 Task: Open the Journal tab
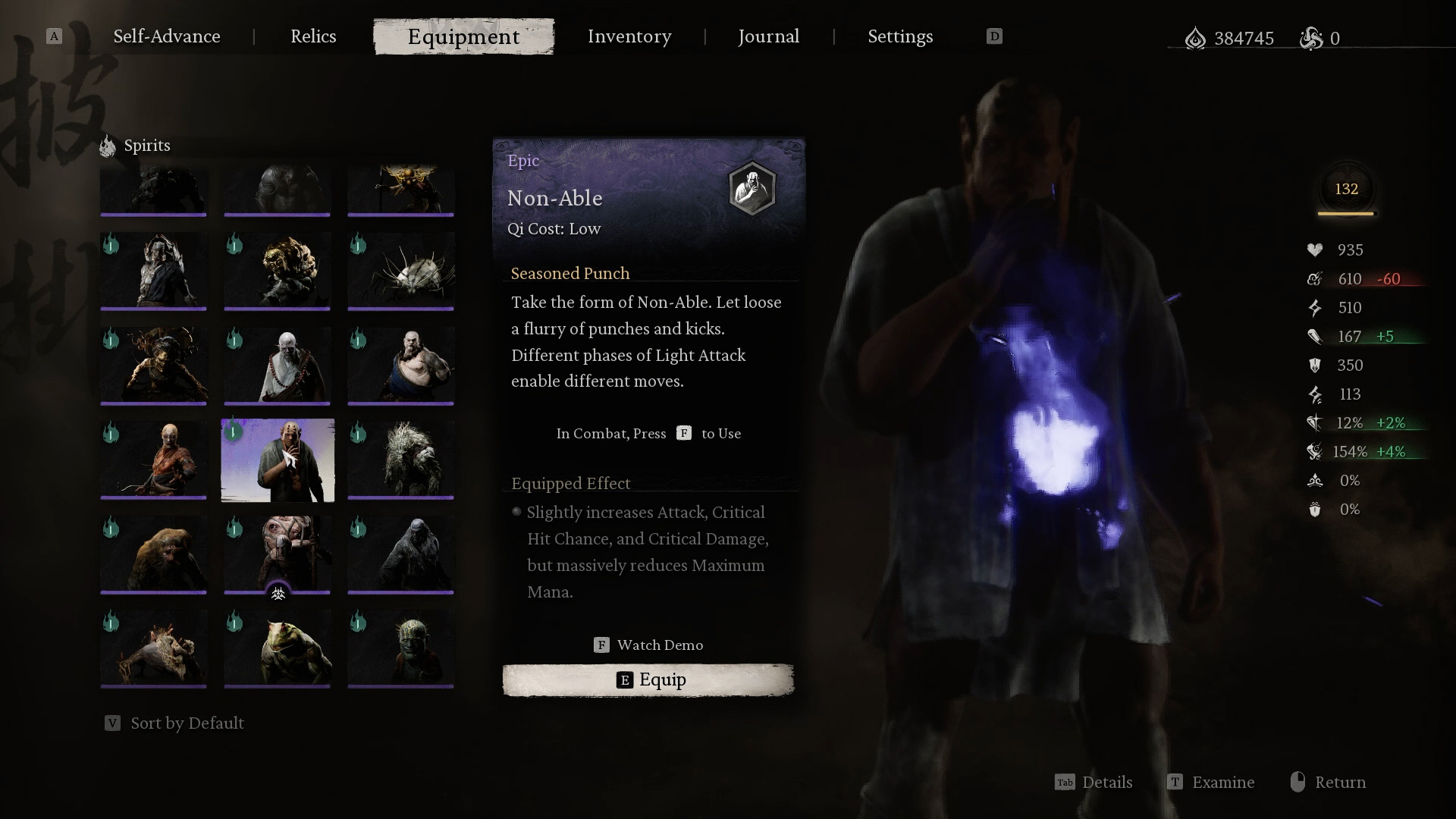[x=768, y=36]
